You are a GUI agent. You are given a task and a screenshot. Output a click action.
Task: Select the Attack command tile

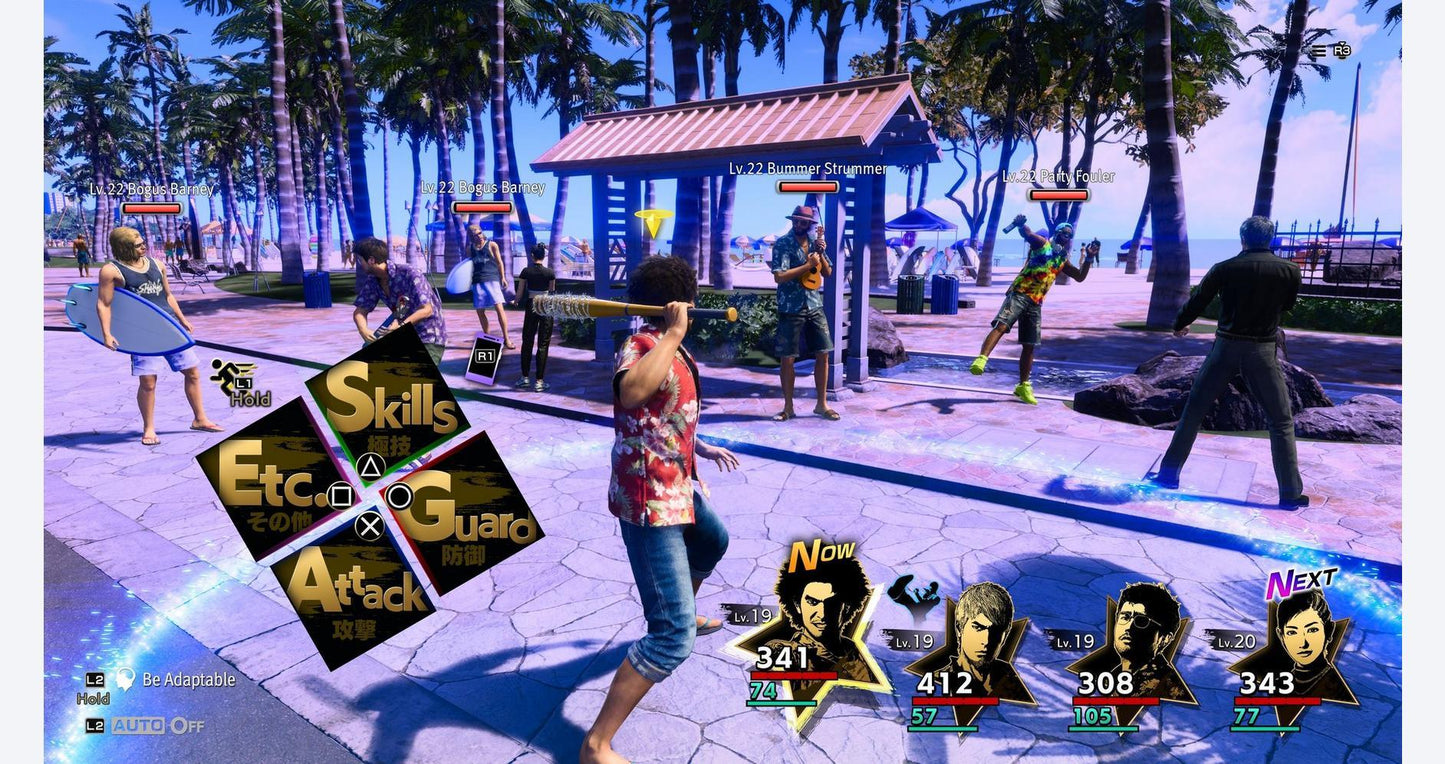(x=355, y=590)
